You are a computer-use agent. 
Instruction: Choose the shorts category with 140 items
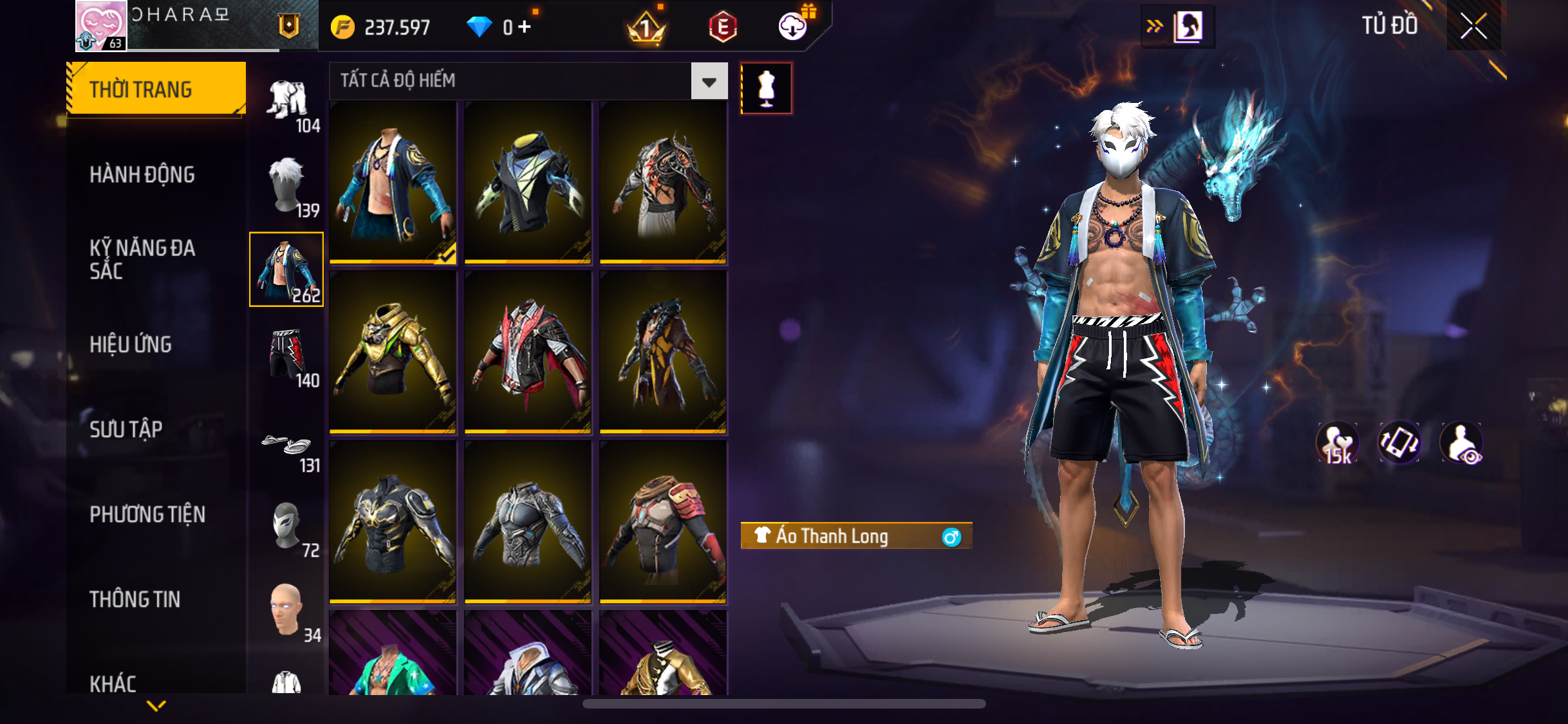click(x=287, y=356)
